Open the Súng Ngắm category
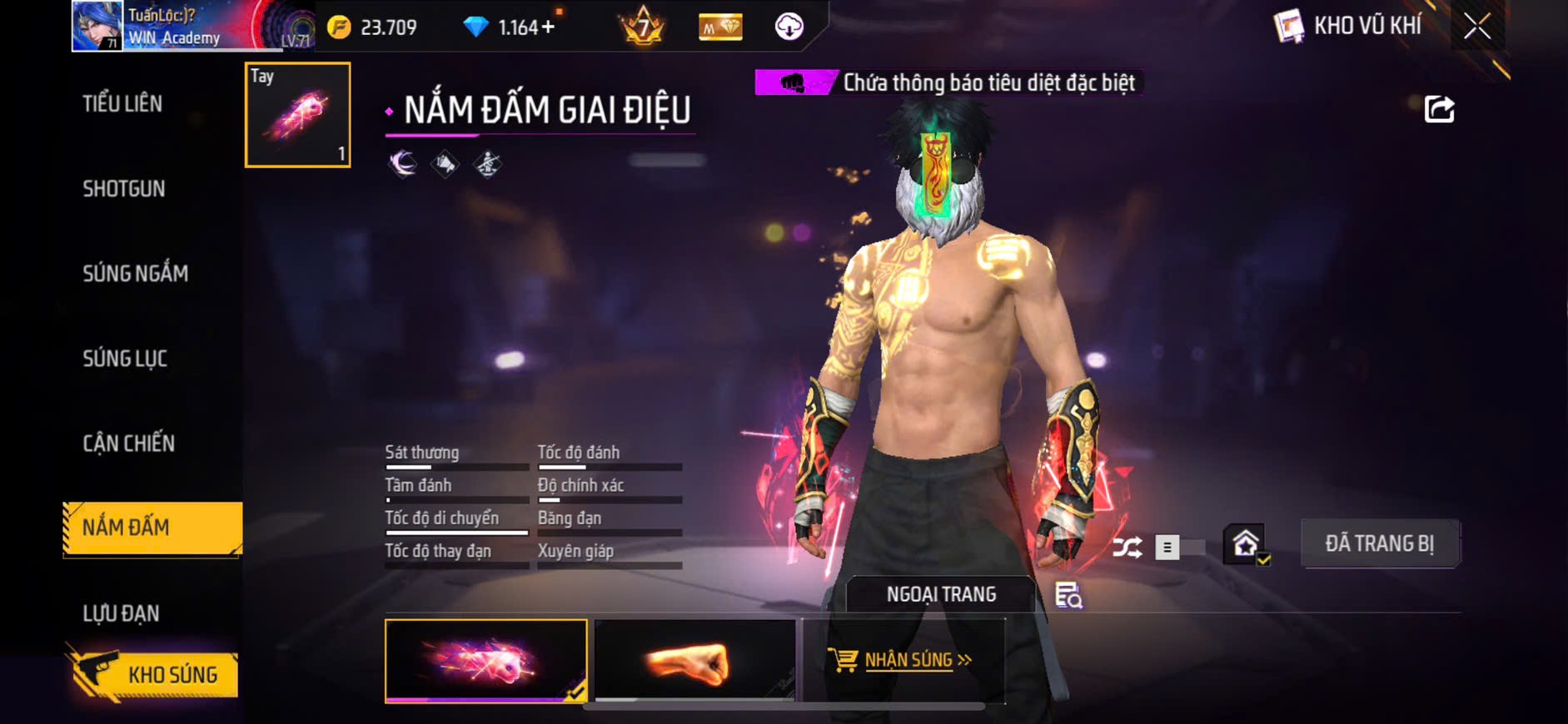This screenshot has width=1568, height=724. pos(135,274)
